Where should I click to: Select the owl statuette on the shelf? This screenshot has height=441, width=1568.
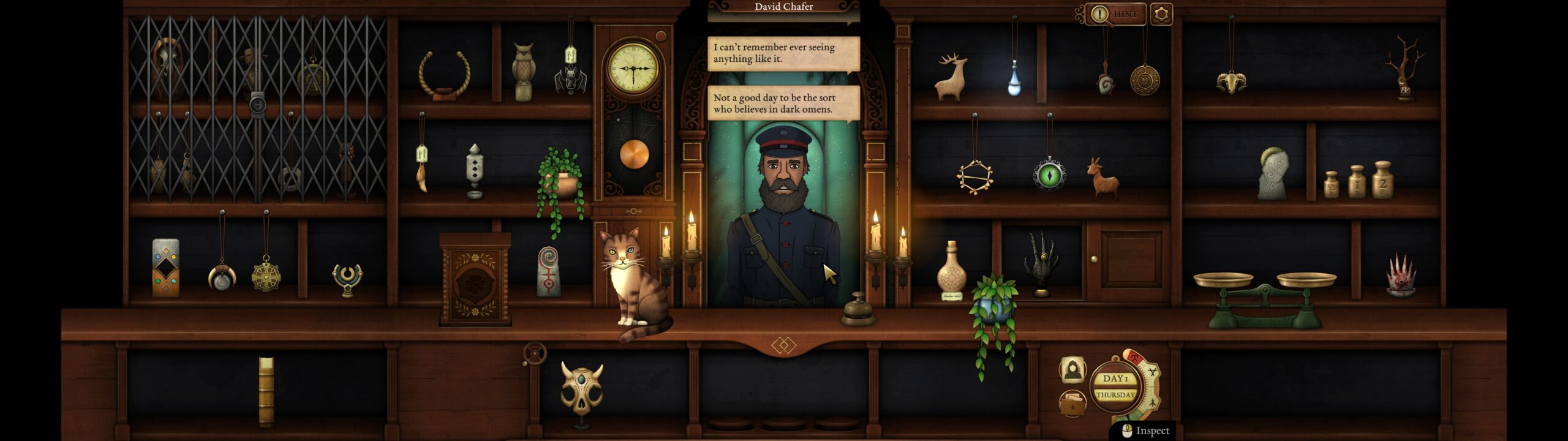(x=524, y=72)
